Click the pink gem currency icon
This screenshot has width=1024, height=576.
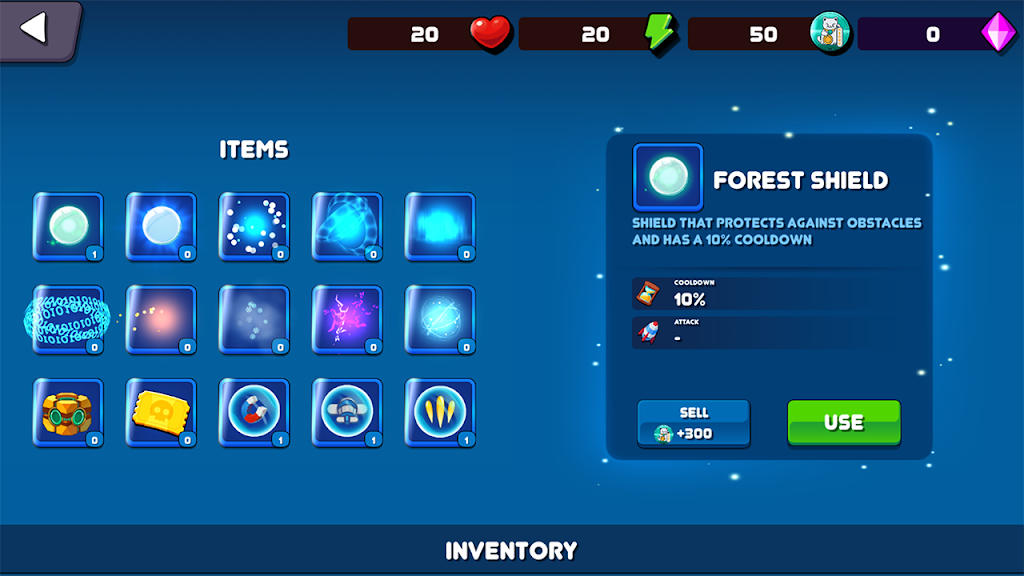pos(997,33)
